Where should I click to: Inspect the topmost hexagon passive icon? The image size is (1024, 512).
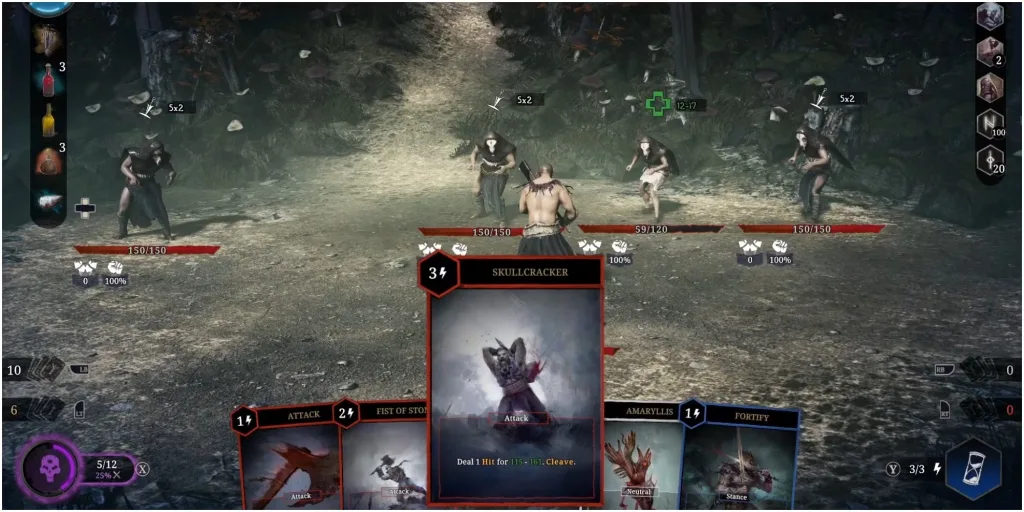click(989, 16)
